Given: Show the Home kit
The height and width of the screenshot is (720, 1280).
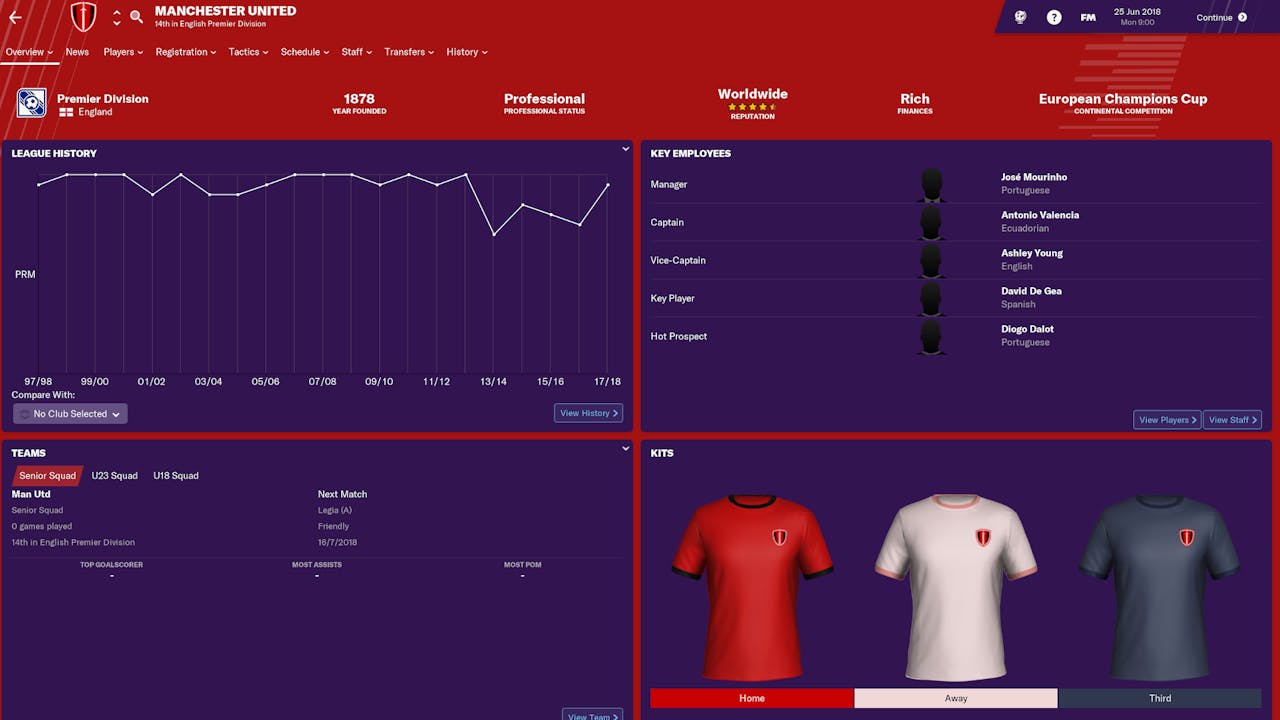Looking at the screenshot, I should point(751,698).
